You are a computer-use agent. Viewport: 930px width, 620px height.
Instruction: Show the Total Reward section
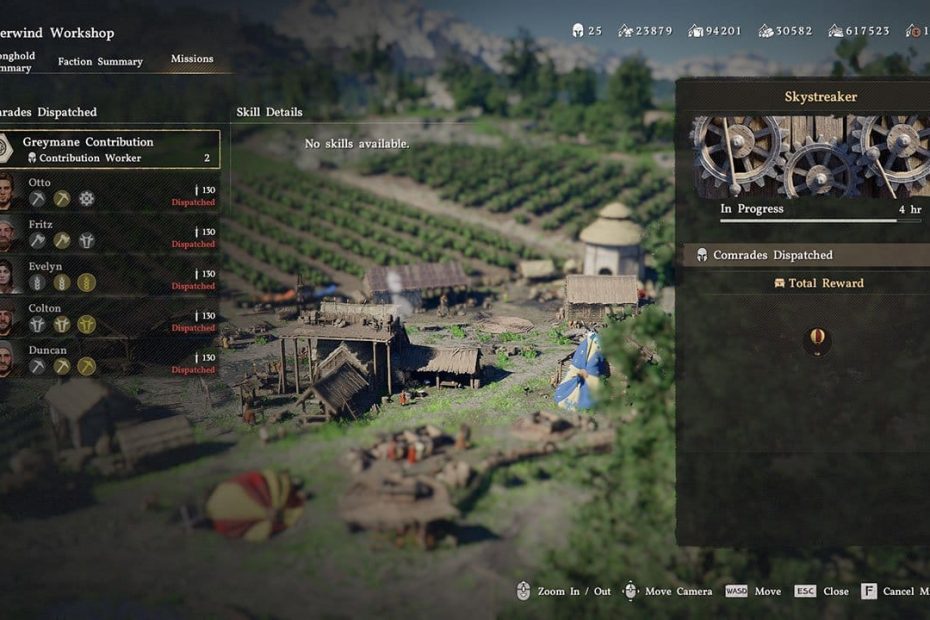(818, 283)
